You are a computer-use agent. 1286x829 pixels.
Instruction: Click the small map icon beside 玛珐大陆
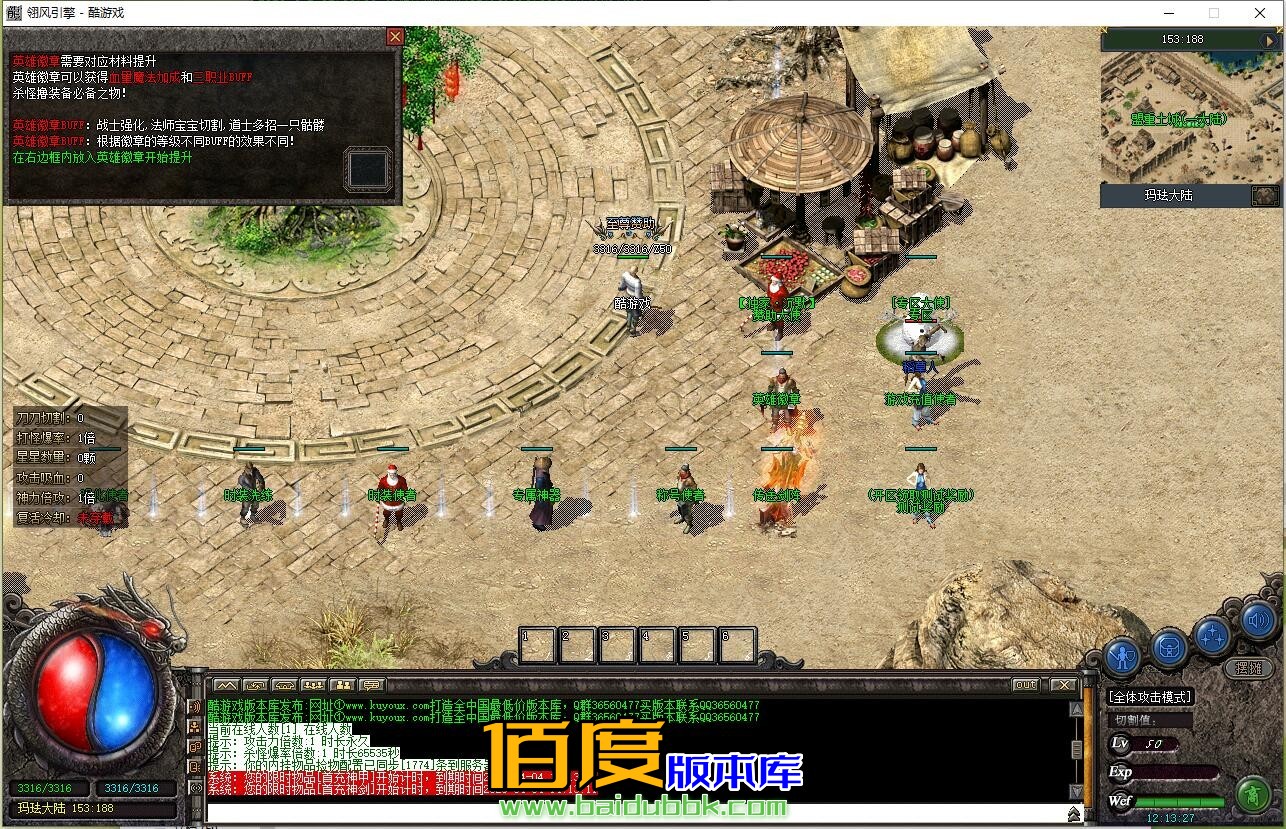click(x=1265, y=196)
